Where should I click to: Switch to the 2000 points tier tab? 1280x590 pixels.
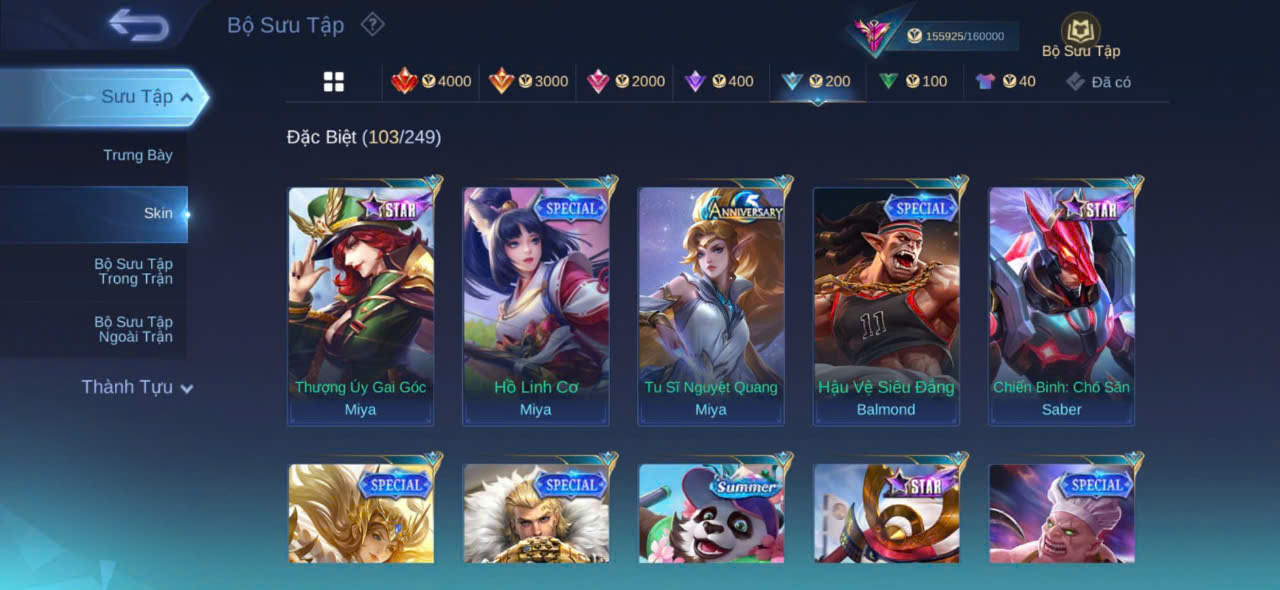click(x=625, y=82)
